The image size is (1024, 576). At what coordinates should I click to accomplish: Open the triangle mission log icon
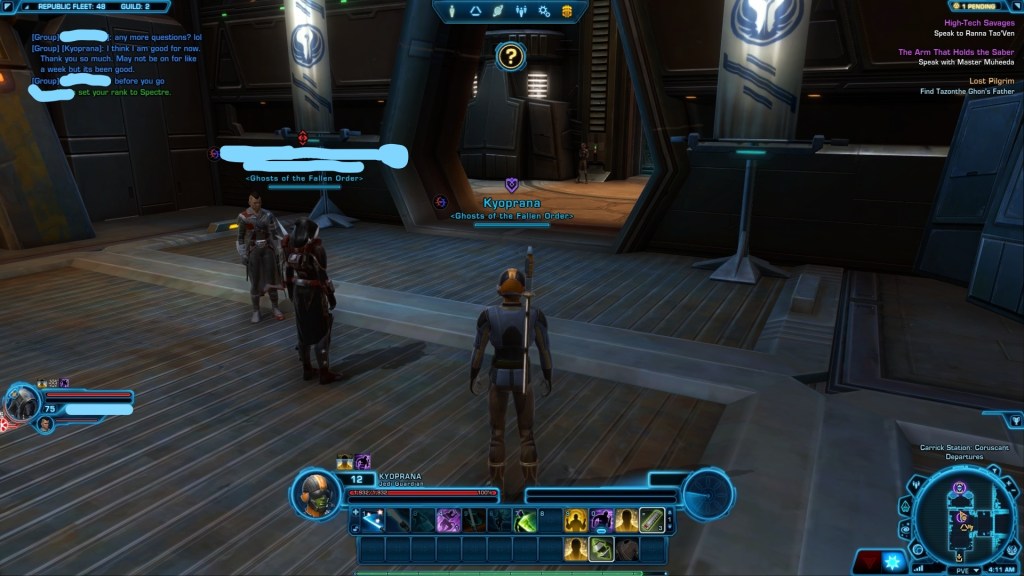[475, 11]
